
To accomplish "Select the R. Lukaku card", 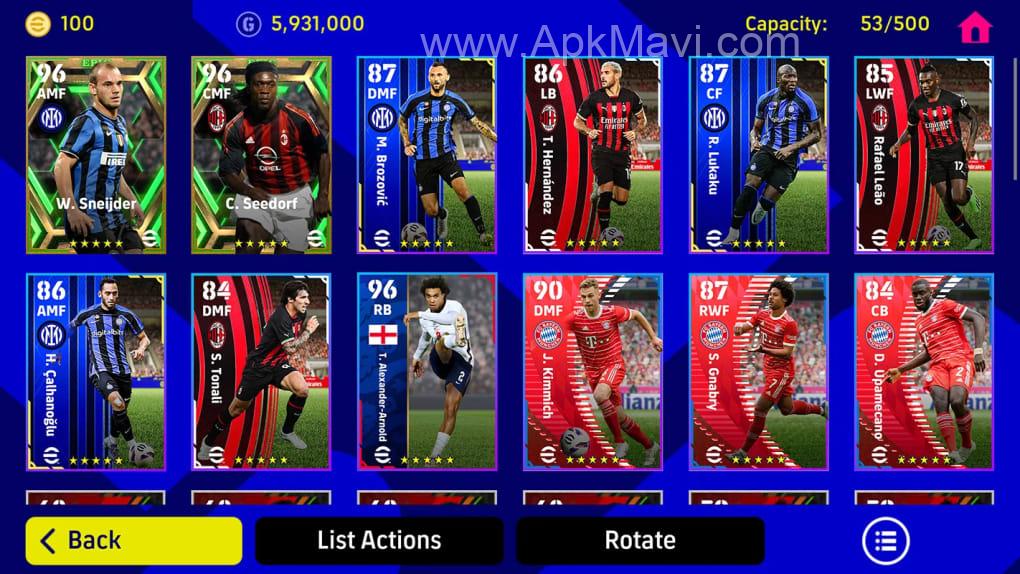I will tap(759, 154).
